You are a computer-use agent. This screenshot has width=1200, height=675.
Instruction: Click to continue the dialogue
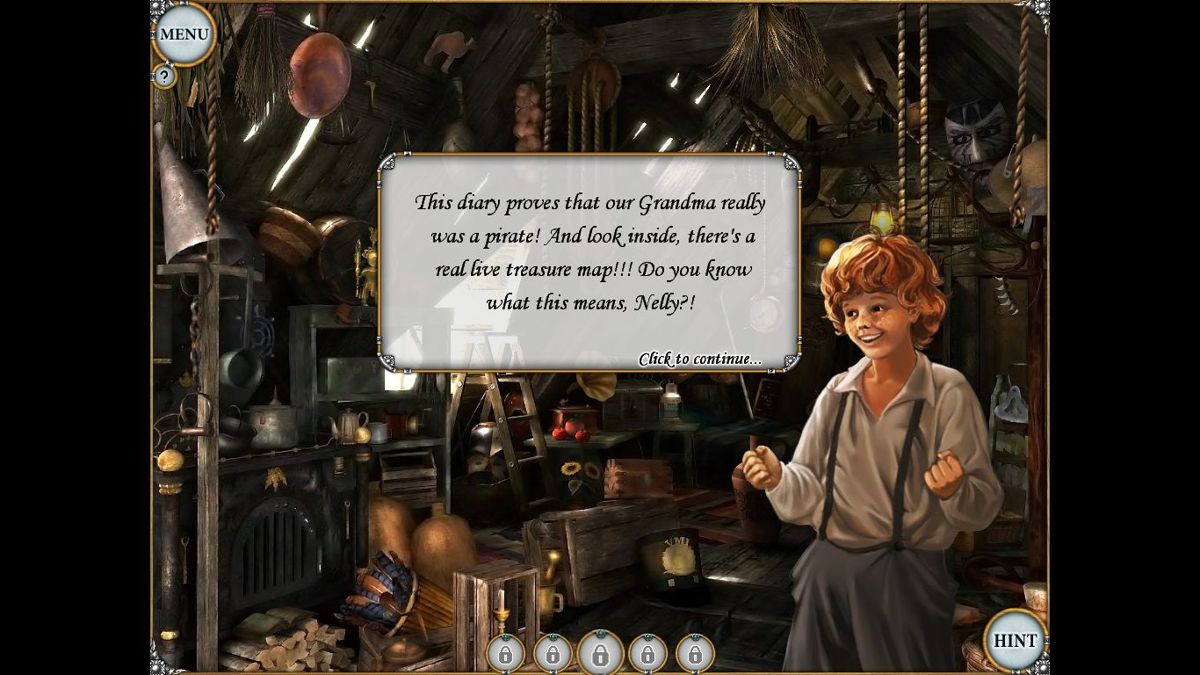pos(699,359)
